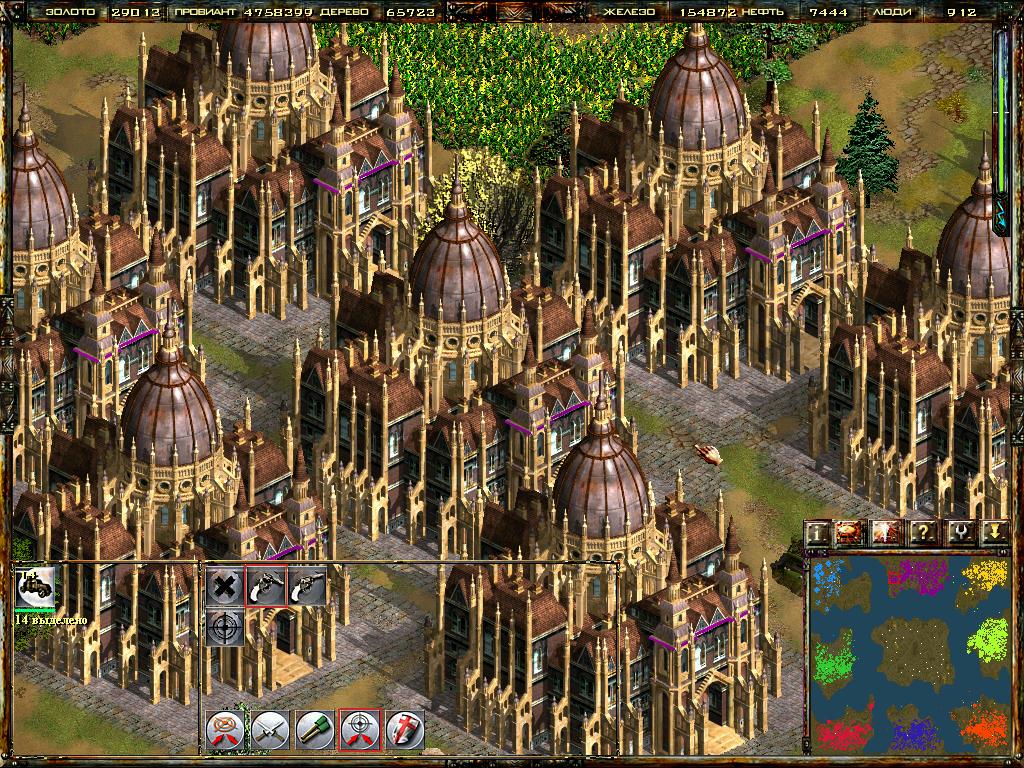Use the green stick grenades command
The width and height of the screenshot is (1024, 768).
tap(315, 730)
